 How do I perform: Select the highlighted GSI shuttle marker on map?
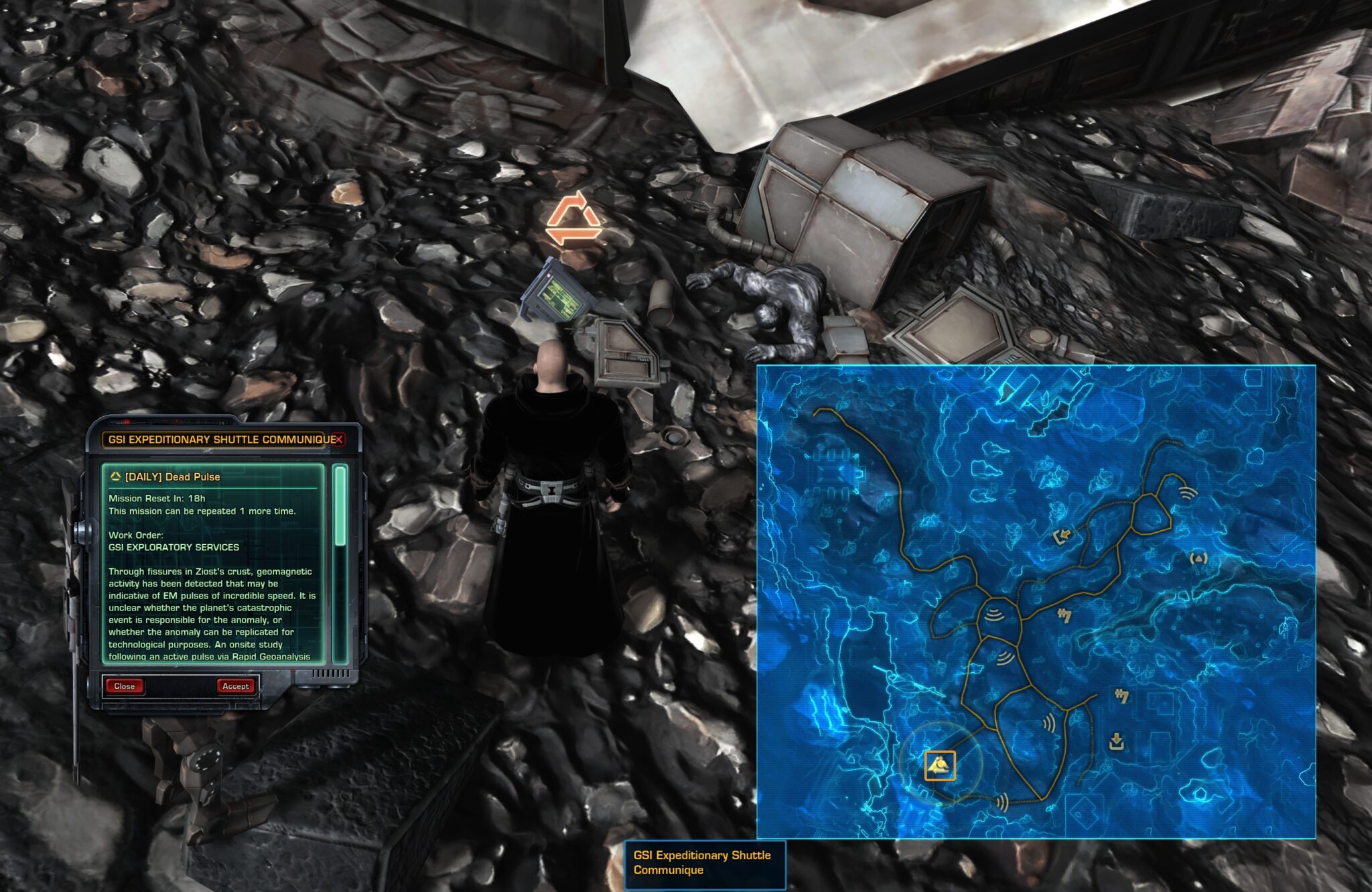(x=941, y=765)
